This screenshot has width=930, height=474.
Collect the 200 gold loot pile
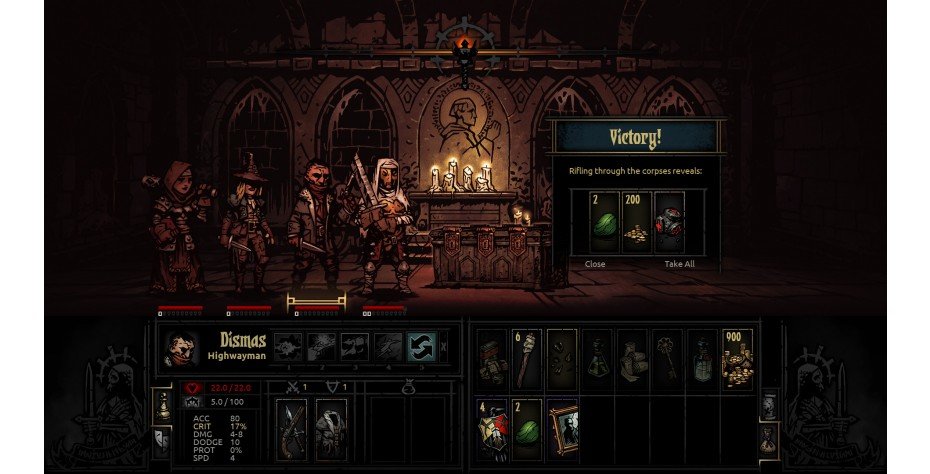point(633,223)
